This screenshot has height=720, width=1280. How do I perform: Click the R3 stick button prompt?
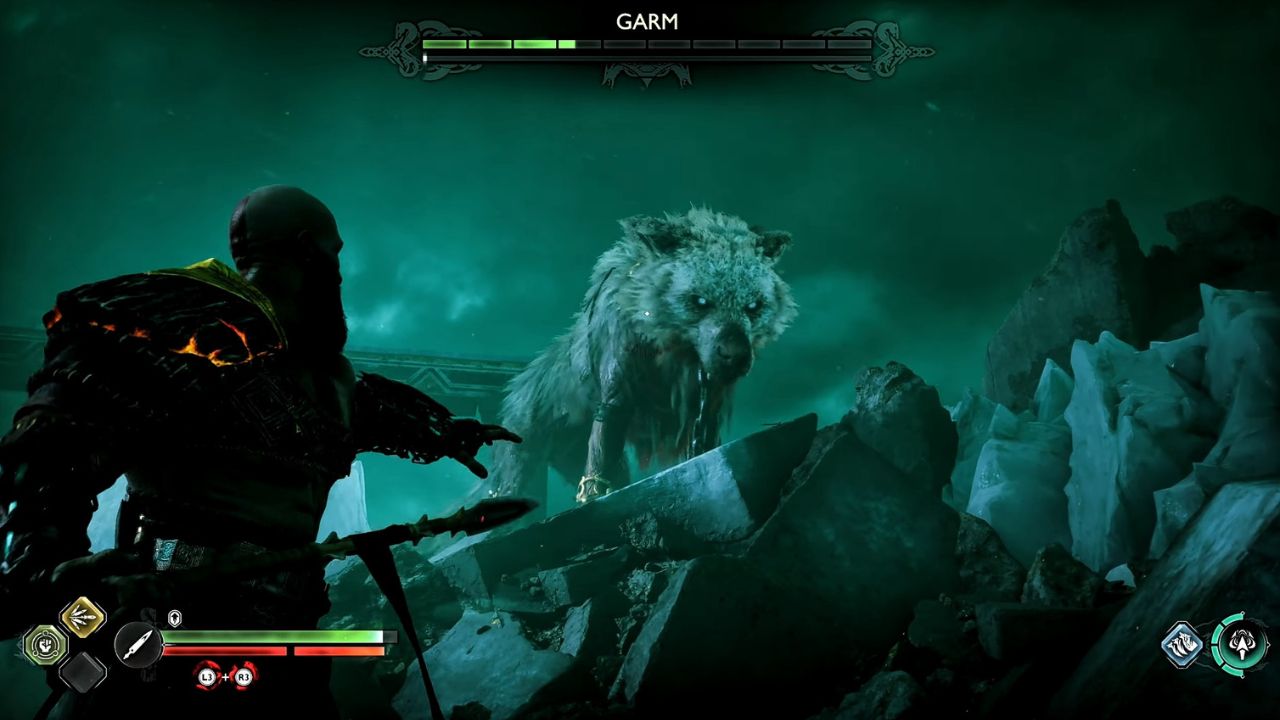click(x=242, y=676)
